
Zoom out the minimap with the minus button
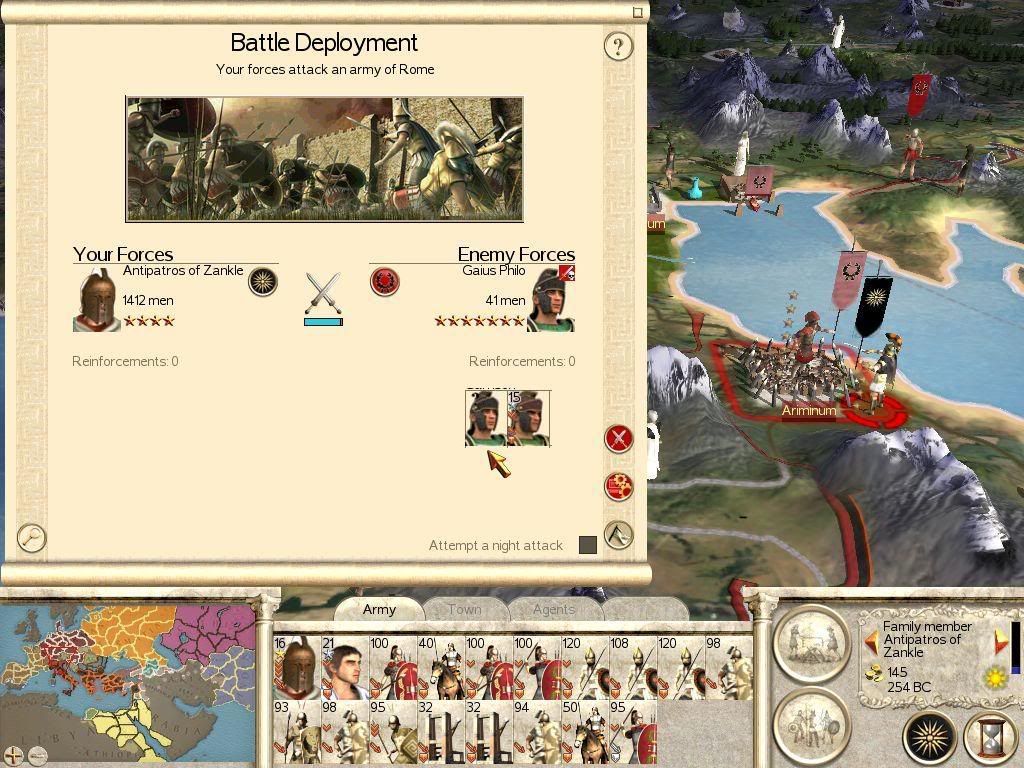pos(37,755)
